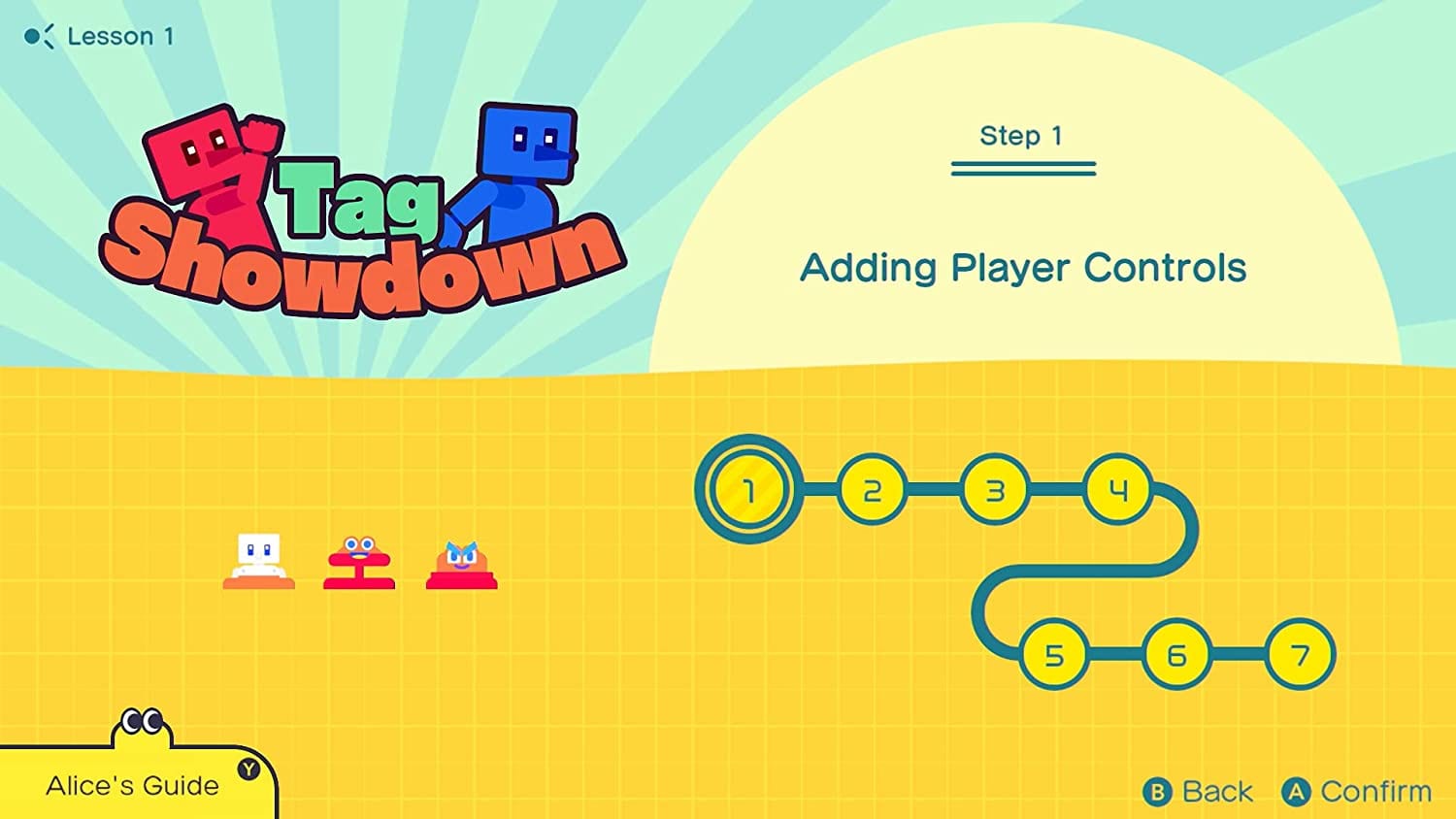Select the Step 1 heading tab
This screenshot has height=819, width=1456.
click(1022, 136)
